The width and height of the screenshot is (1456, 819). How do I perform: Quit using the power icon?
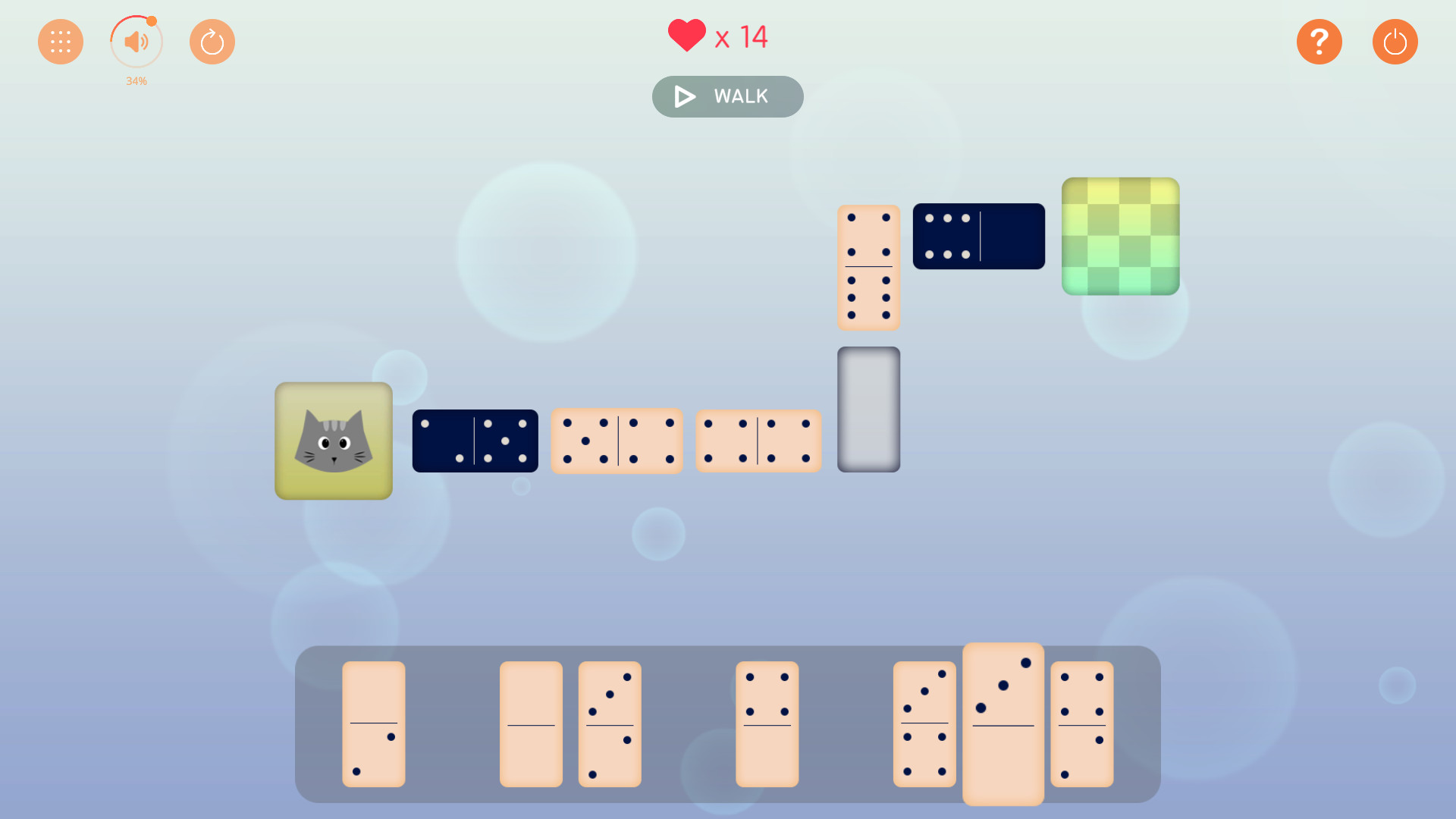coord(1395,42)
